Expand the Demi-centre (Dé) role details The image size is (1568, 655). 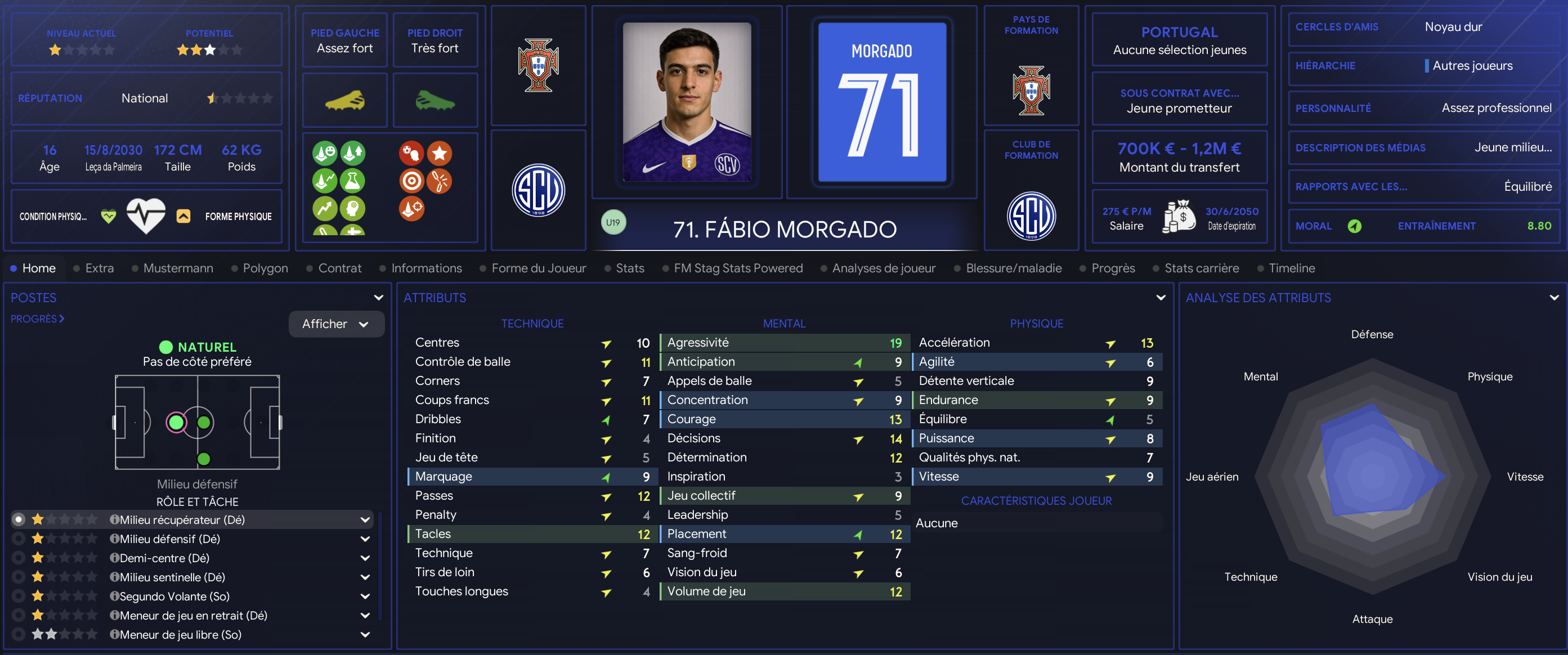coord(365,558)
